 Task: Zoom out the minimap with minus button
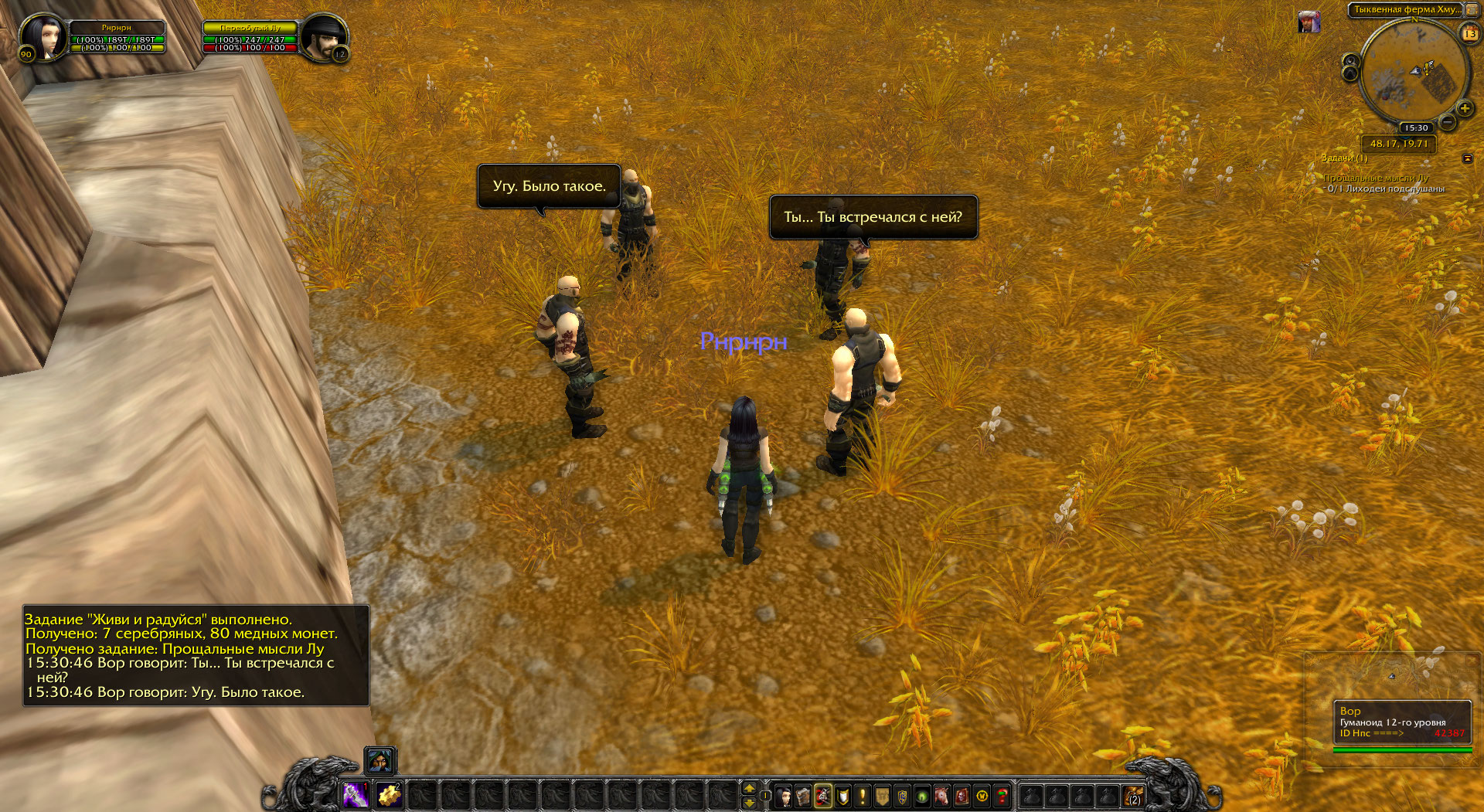coord(1448,122)
